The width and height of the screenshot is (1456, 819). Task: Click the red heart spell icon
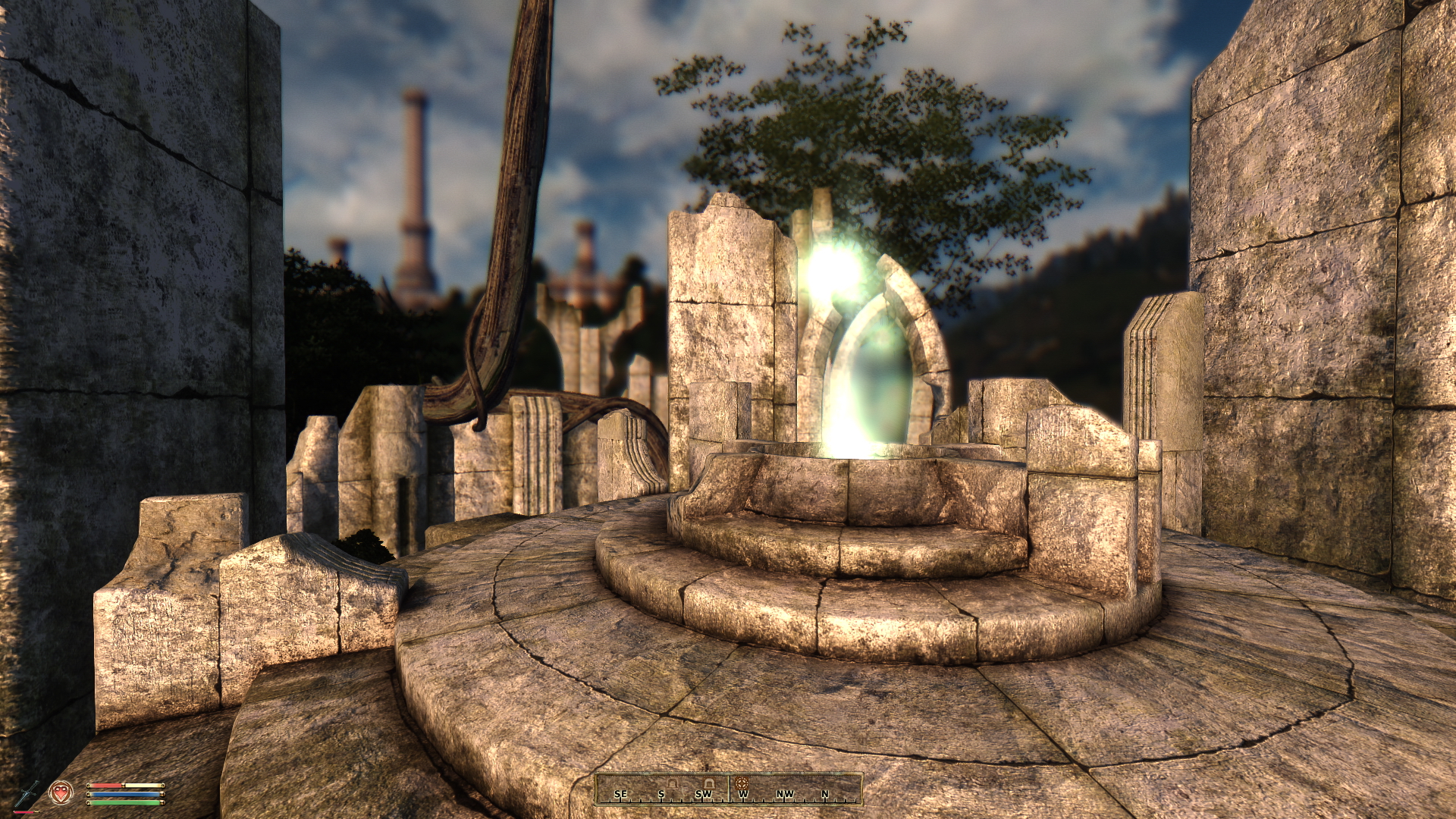click(x=61, y=793)
